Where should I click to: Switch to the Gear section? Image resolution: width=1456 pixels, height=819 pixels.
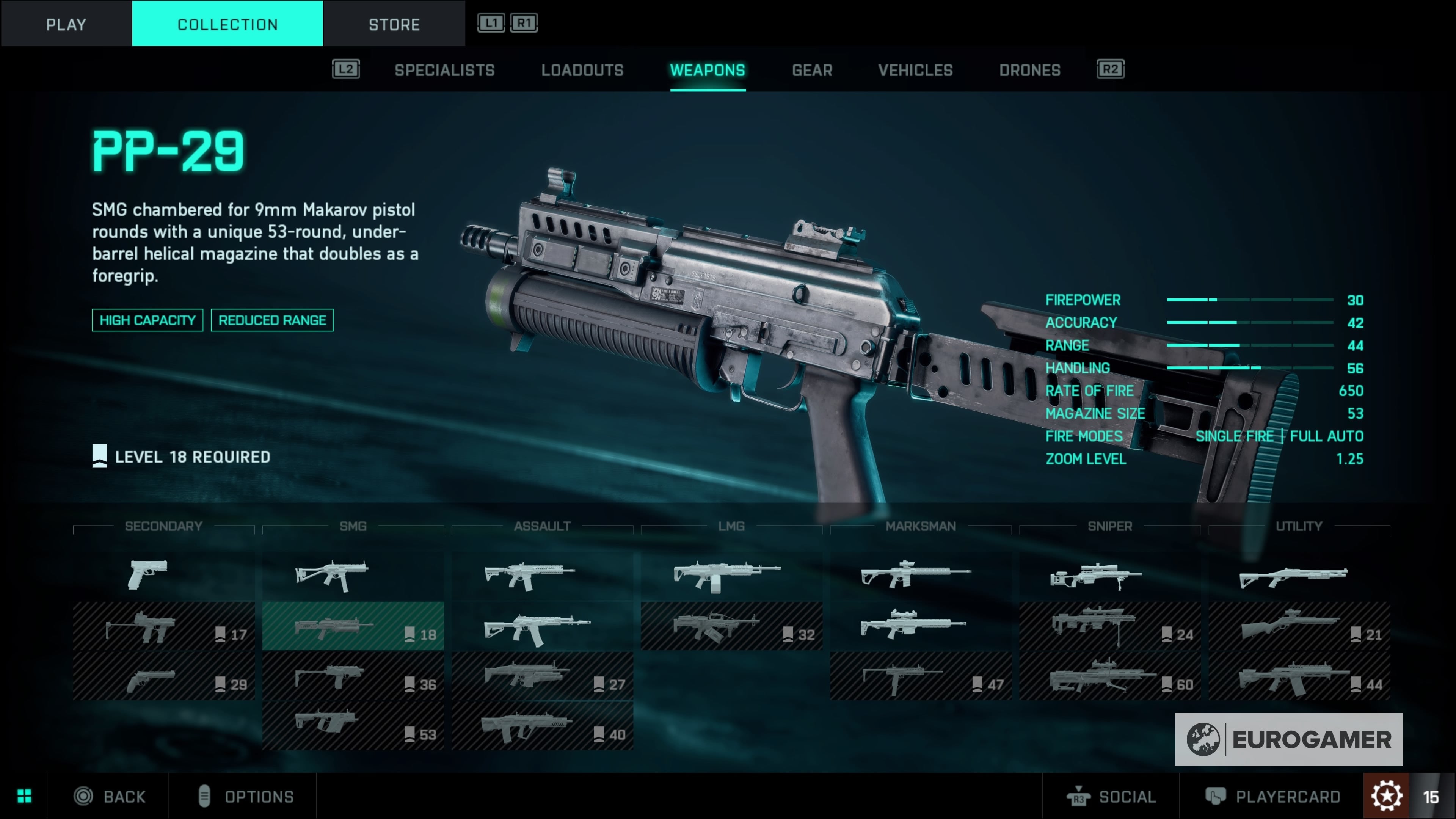pos(812,70)
